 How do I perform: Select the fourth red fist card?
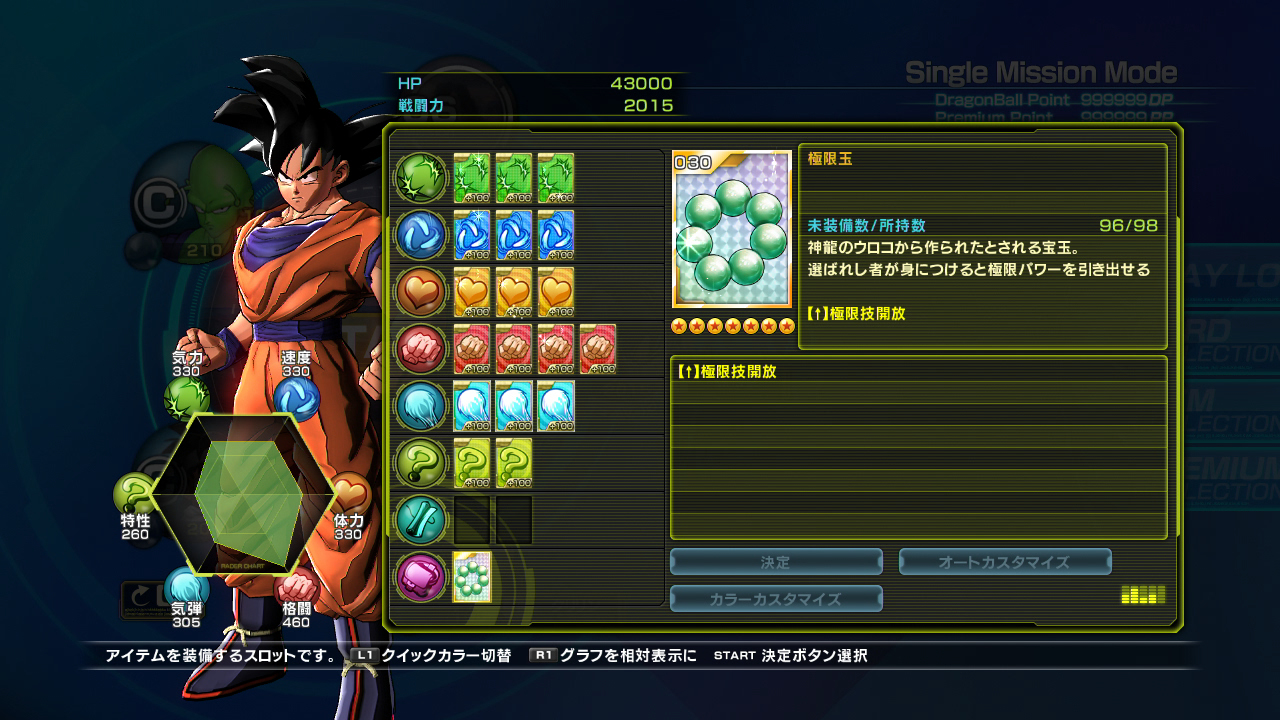(598, 349)
